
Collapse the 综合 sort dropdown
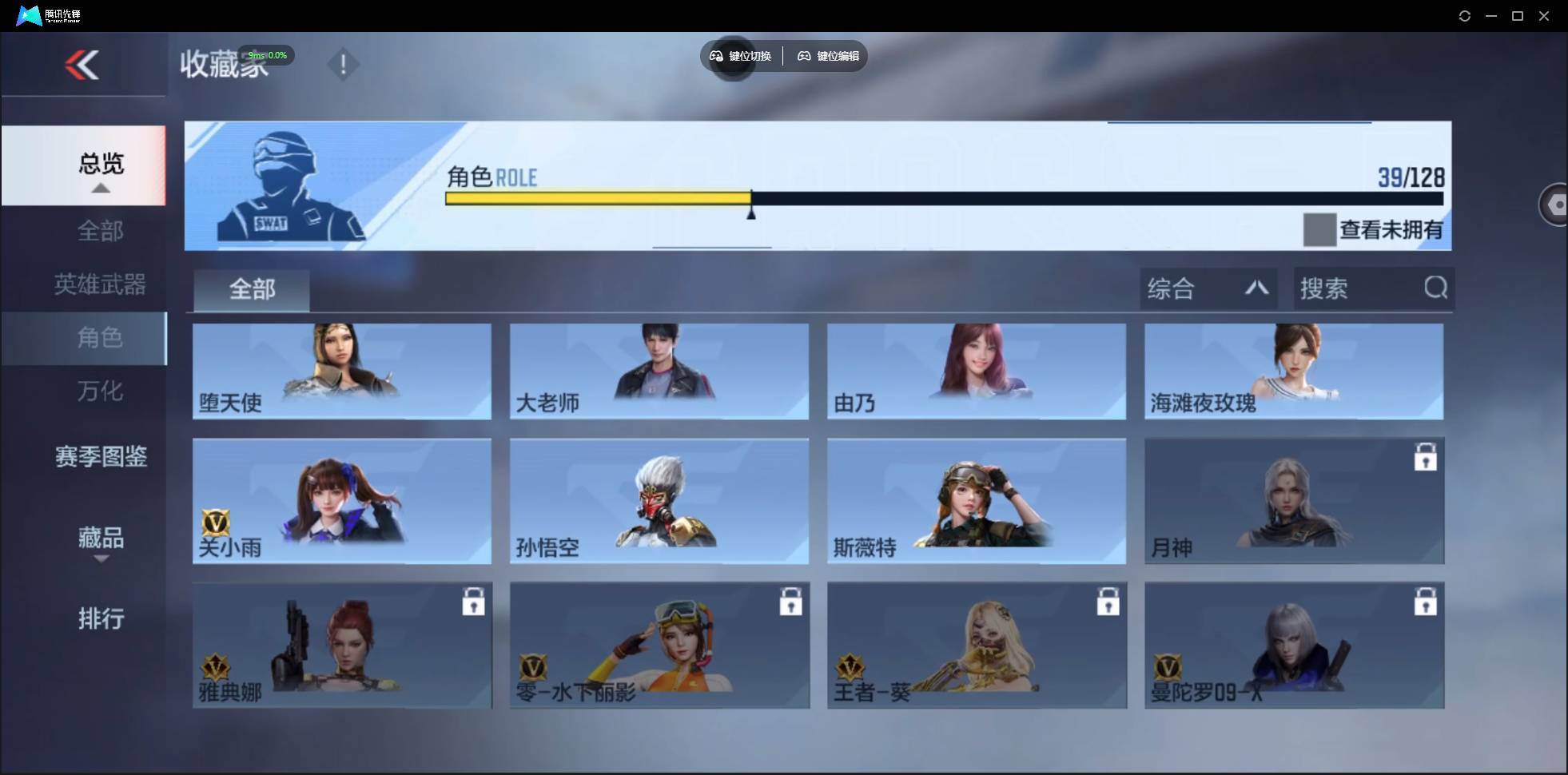[x=1256, y=288]
